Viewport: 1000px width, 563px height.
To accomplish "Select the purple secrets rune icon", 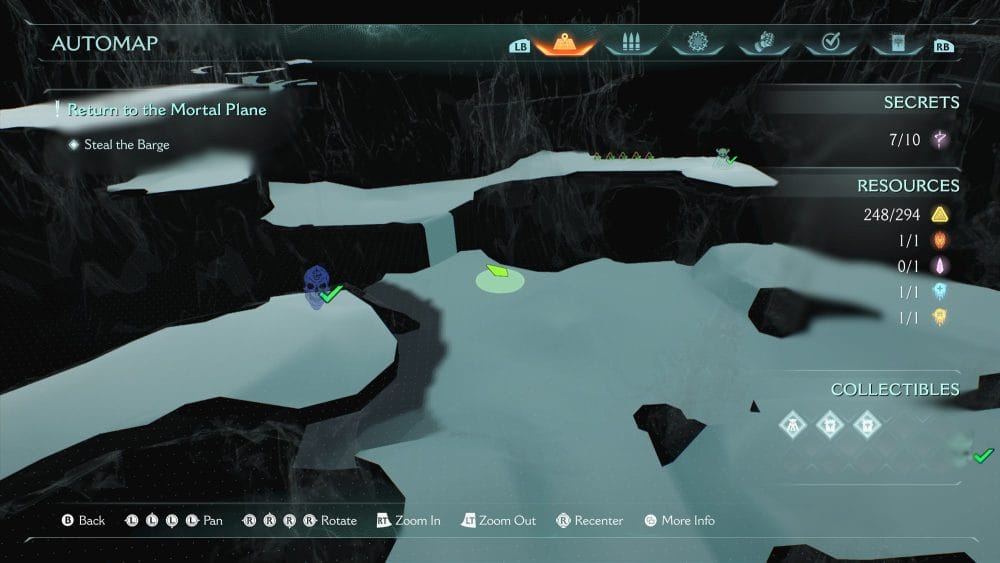I will click(x=940, y=140).
